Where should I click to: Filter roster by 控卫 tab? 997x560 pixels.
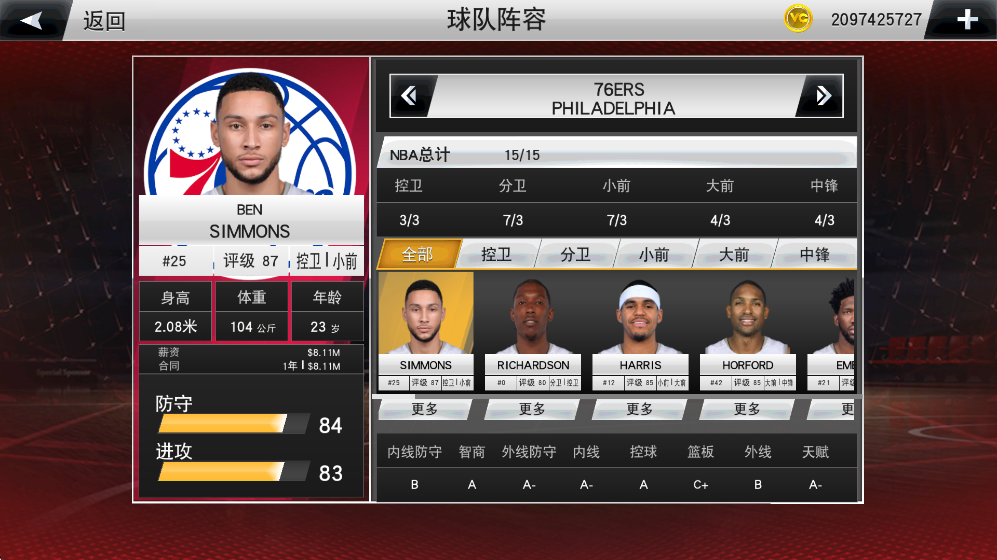pos(496,254)
